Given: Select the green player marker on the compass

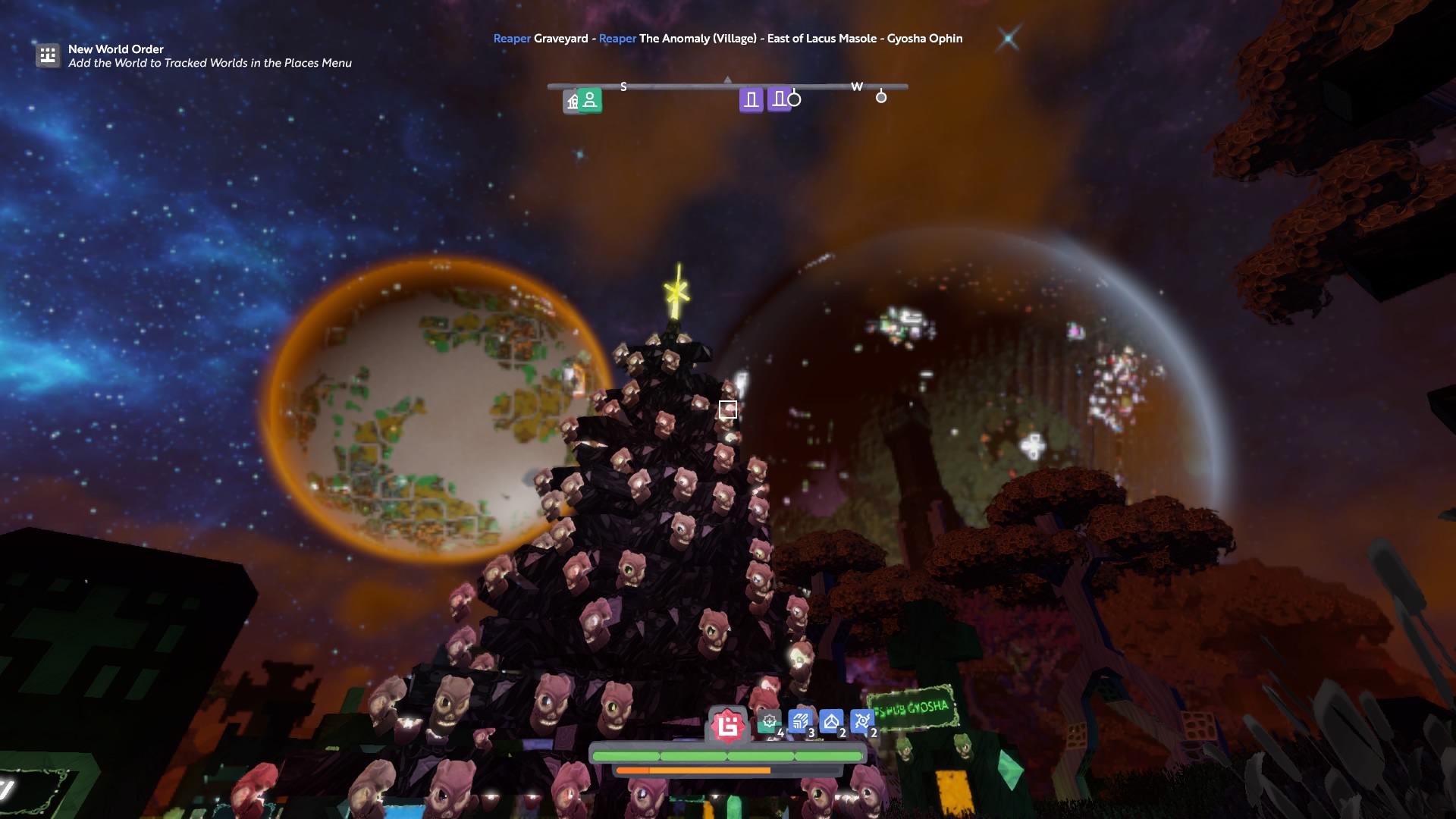Looking at the screenshot, I should coord(590,100).
